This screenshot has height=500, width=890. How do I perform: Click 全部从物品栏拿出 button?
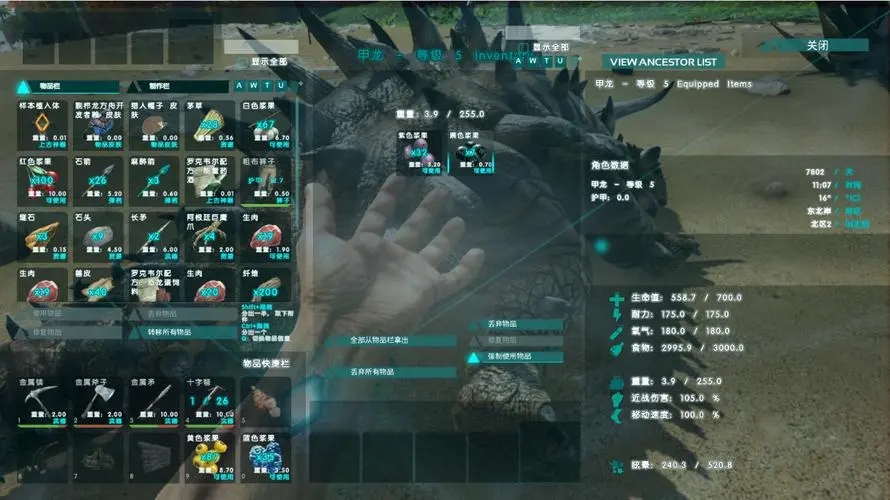coord(389,340)
